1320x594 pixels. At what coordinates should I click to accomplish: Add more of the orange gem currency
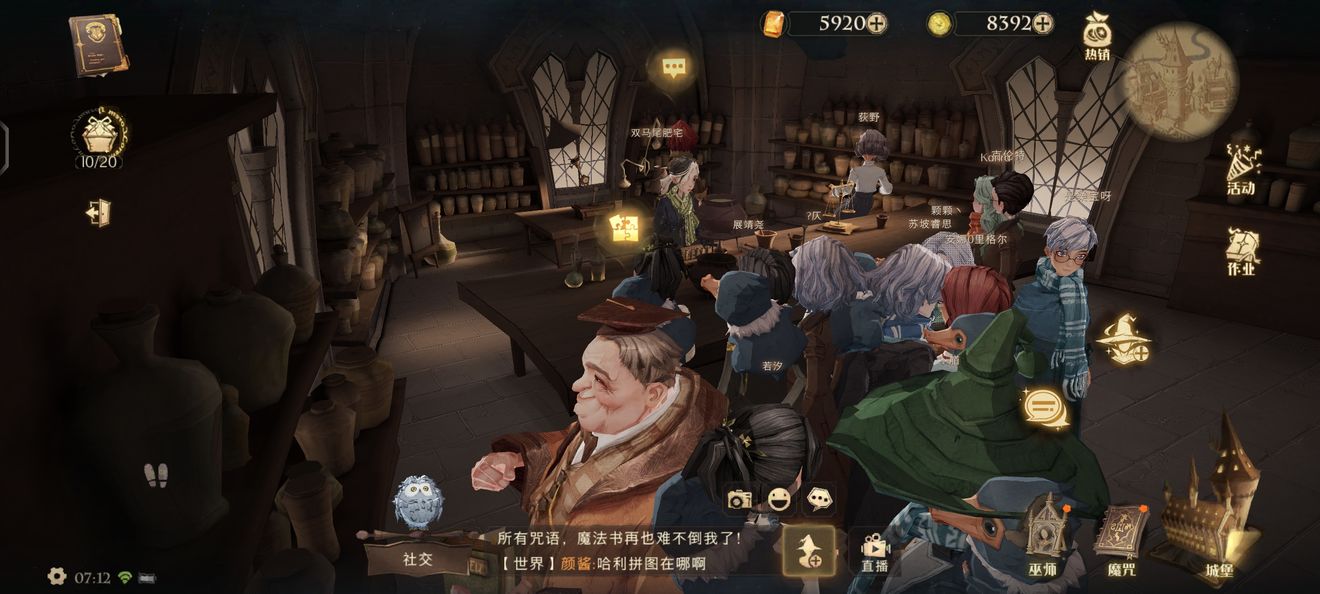(876, 23)
